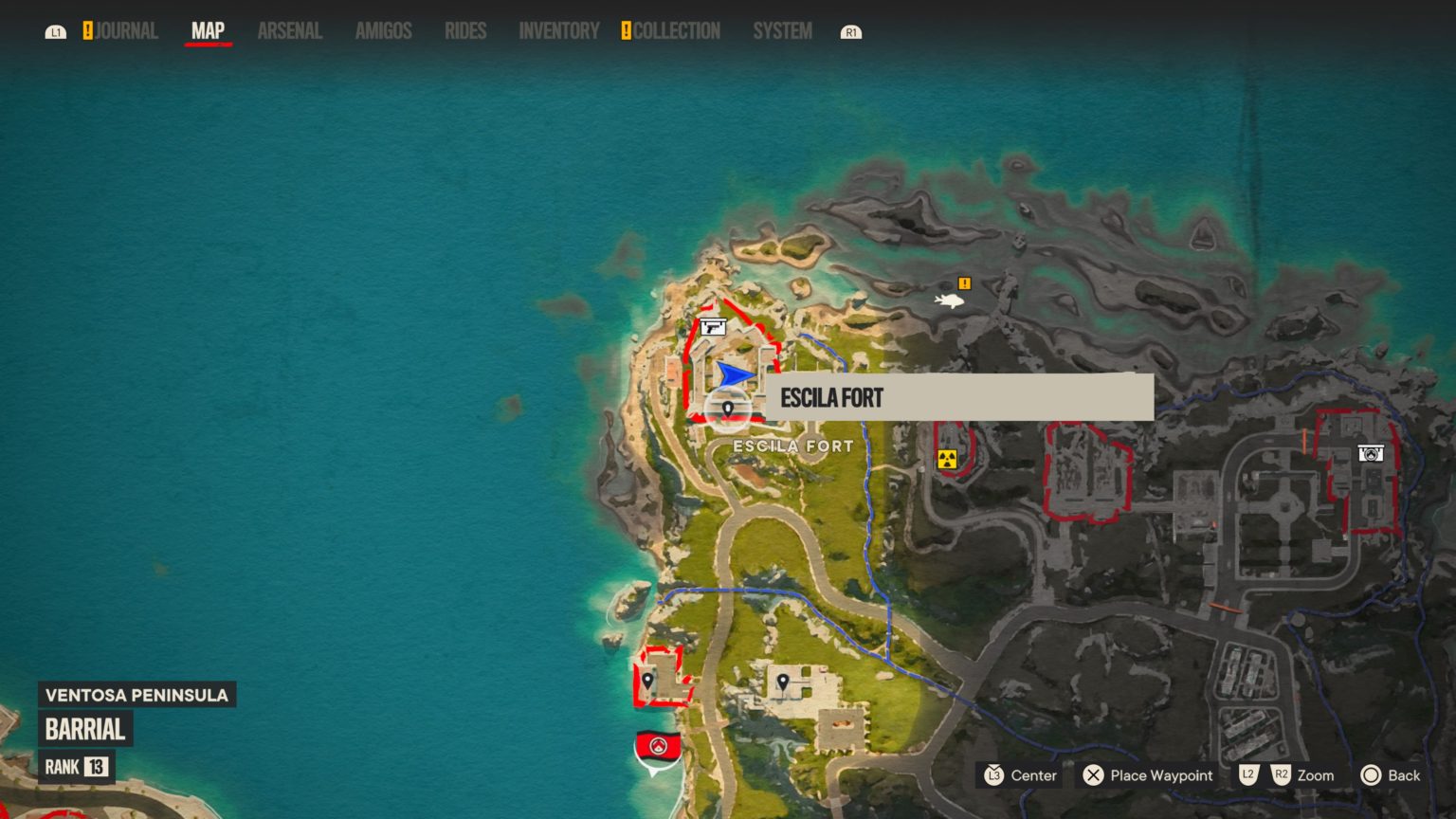
Task: Select the handgun icon at Escila Fort
Action: (712, 329)
